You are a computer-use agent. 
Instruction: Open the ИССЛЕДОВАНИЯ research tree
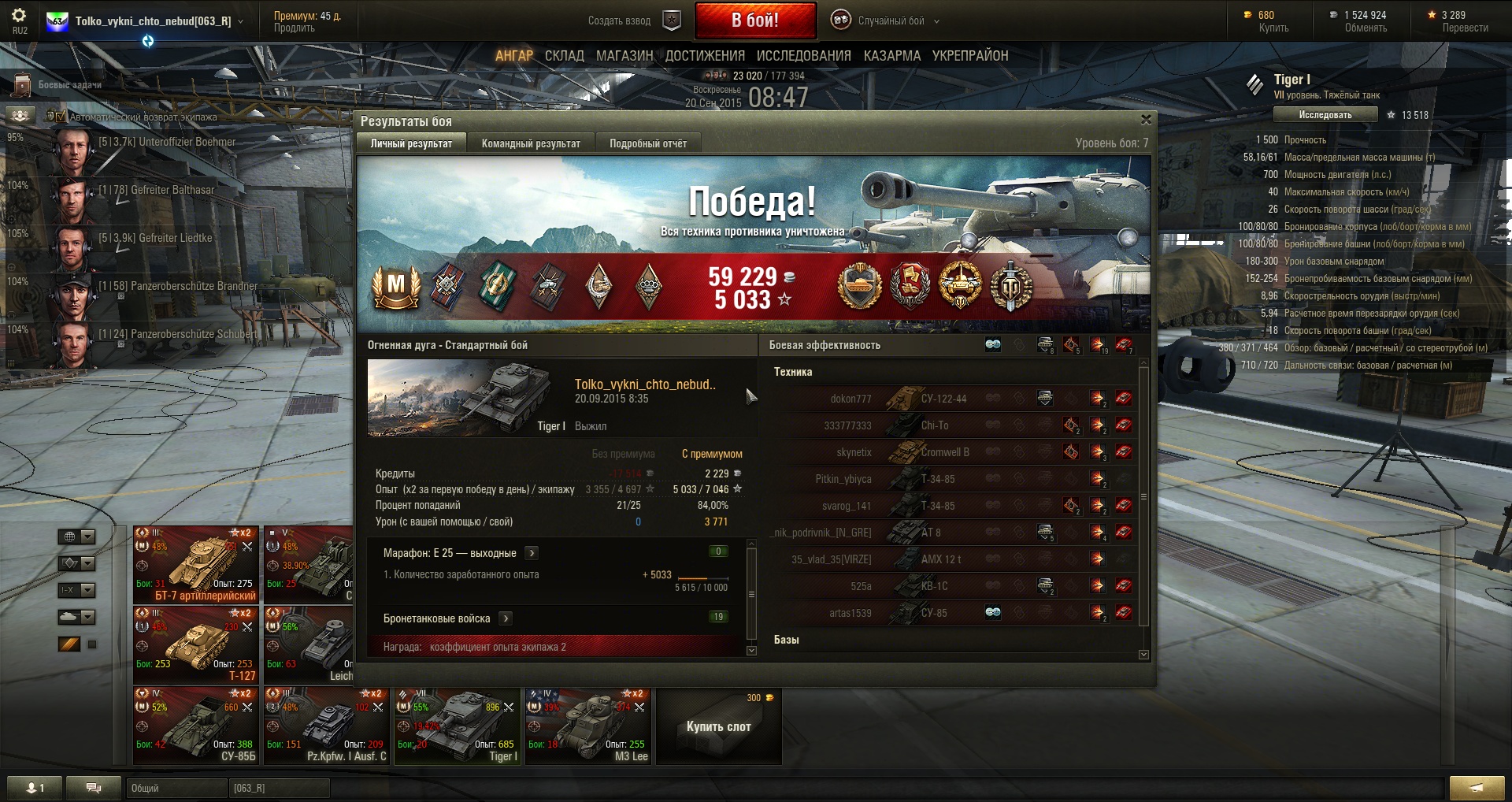coord(803,56)
